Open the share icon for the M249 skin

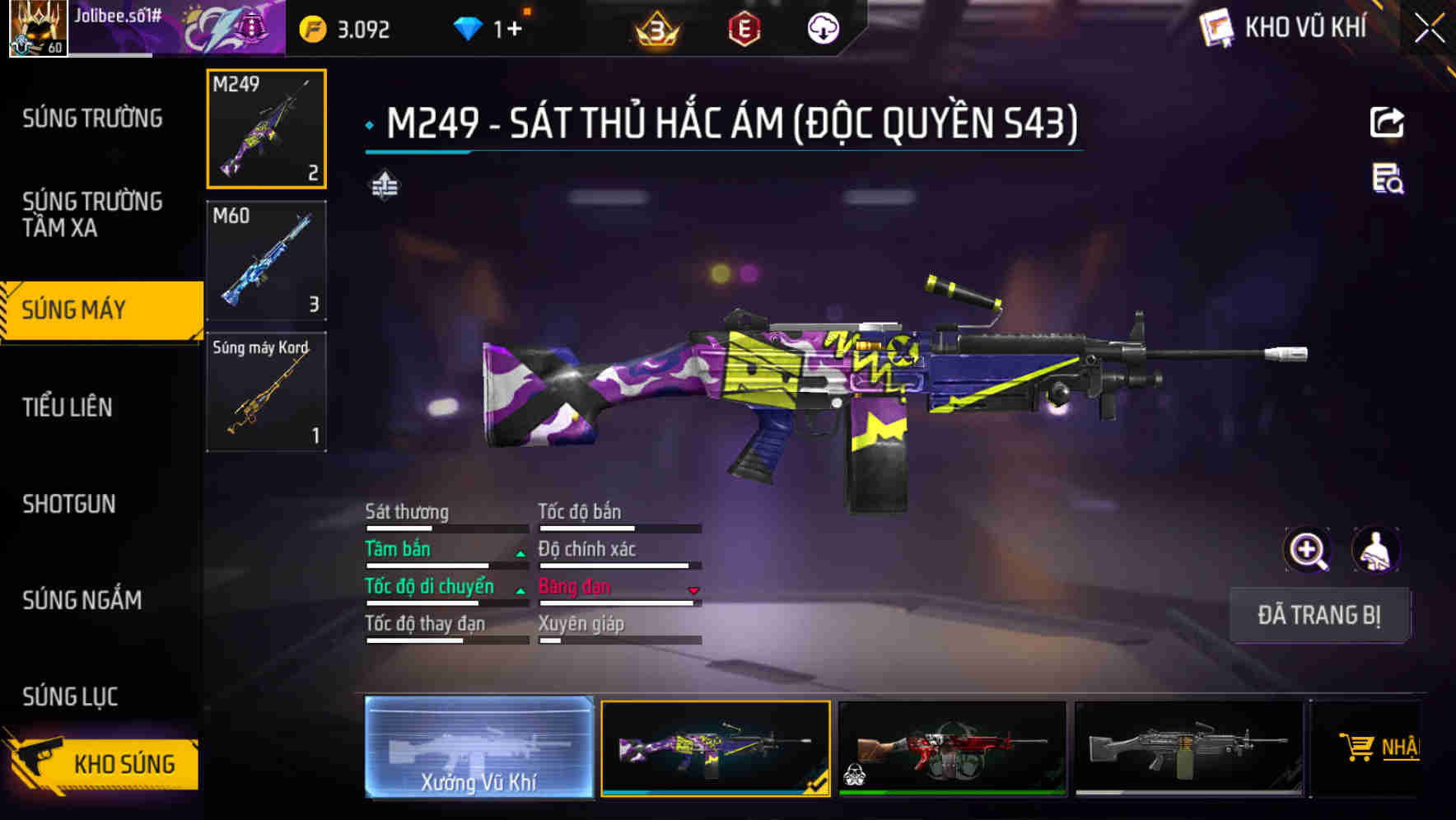pos(1388,122)
